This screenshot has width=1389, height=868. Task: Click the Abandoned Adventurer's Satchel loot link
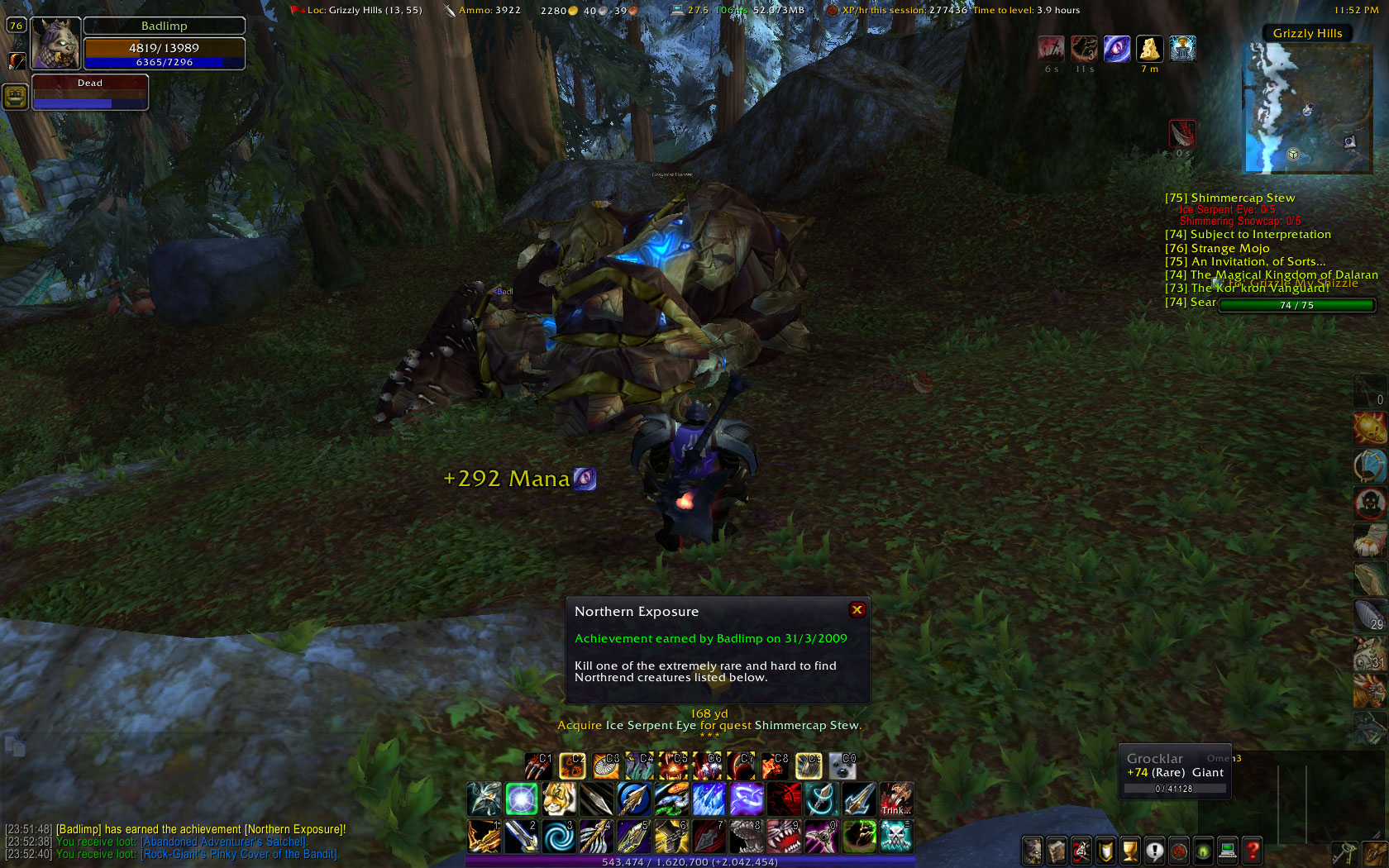pos(224,842)
